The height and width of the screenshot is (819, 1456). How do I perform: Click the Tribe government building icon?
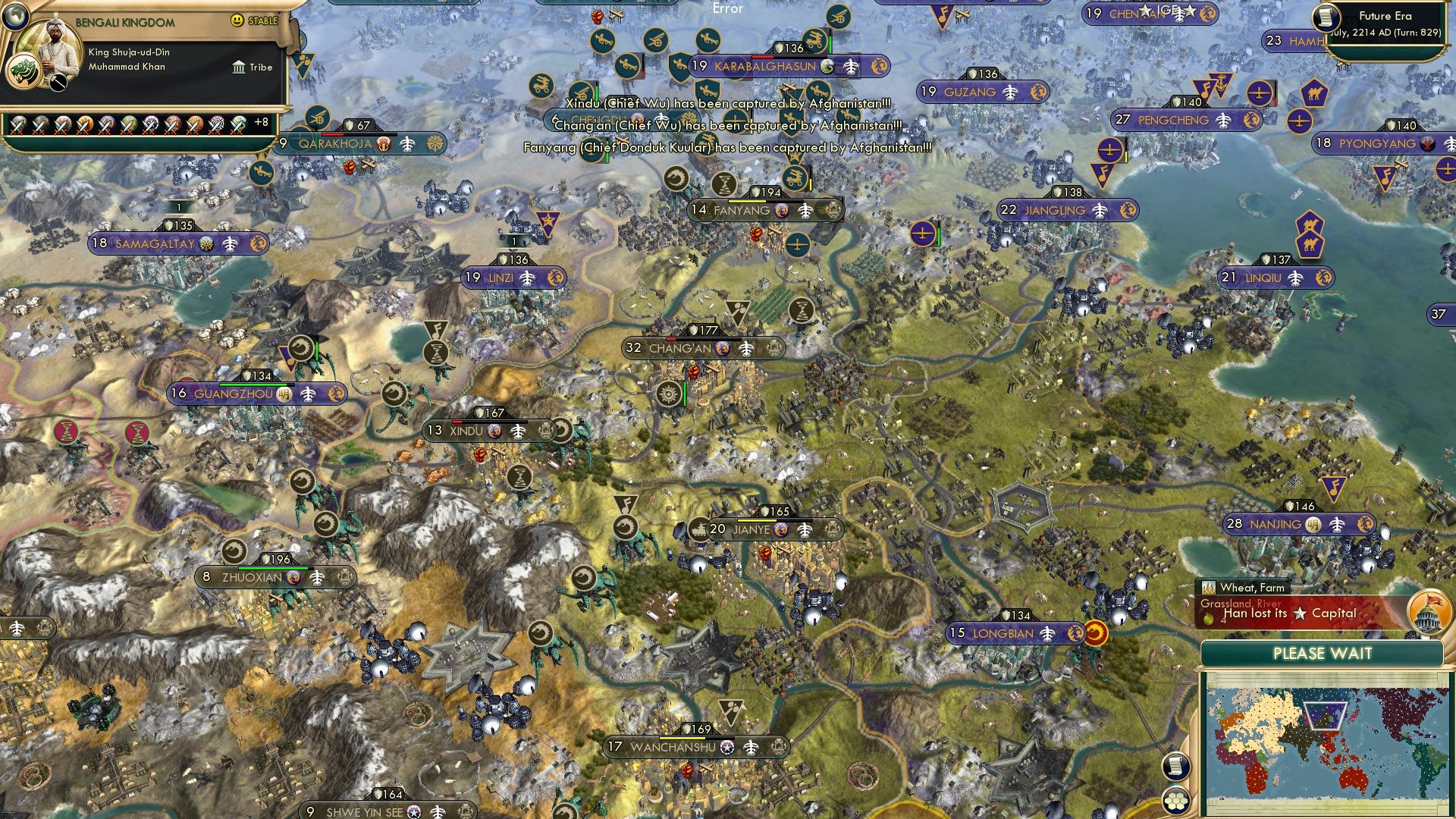(238, 67)
